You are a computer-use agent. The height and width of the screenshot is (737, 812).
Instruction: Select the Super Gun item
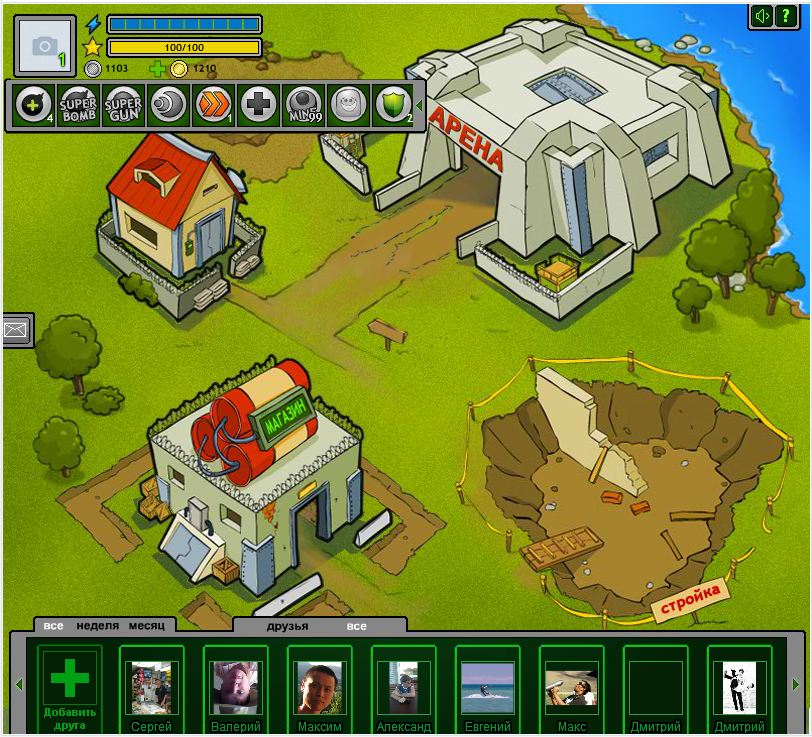123,105
